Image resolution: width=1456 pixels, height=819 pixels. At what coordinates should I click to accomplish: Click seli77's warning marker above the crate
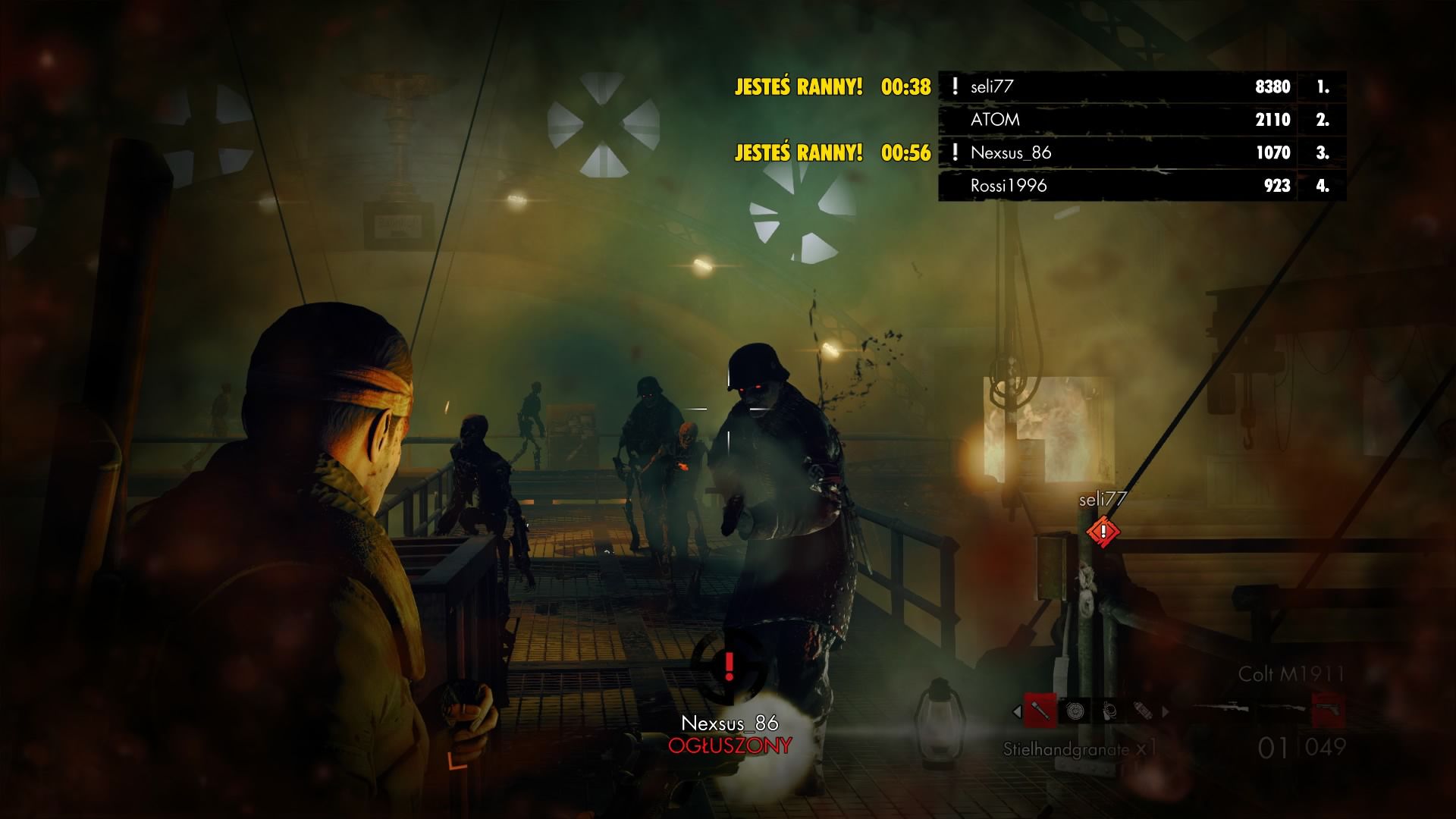click(1103, 533)
